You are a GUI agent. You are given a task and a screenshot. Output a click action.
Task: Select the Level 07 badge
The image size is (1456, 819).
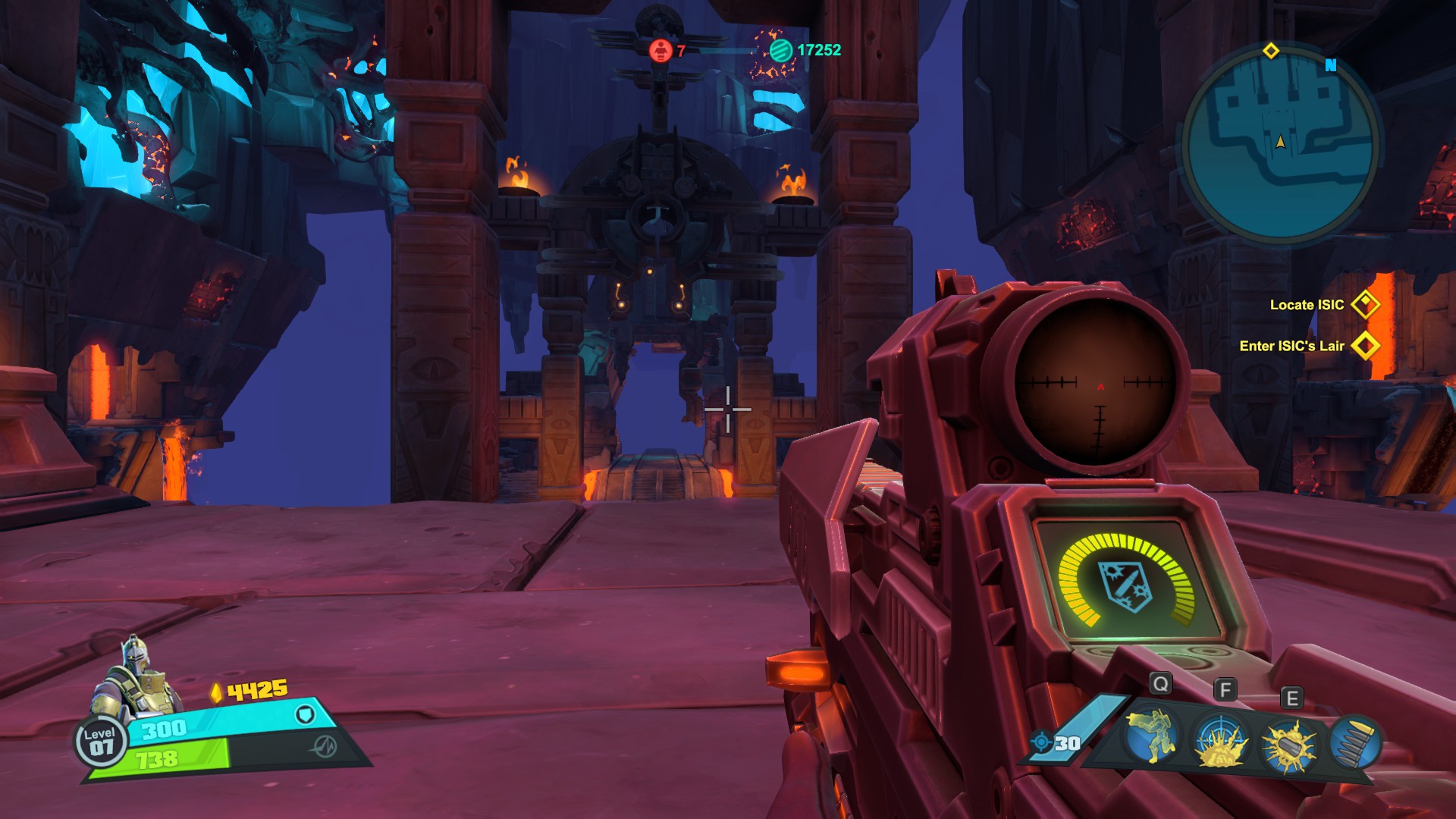point(100,742)
